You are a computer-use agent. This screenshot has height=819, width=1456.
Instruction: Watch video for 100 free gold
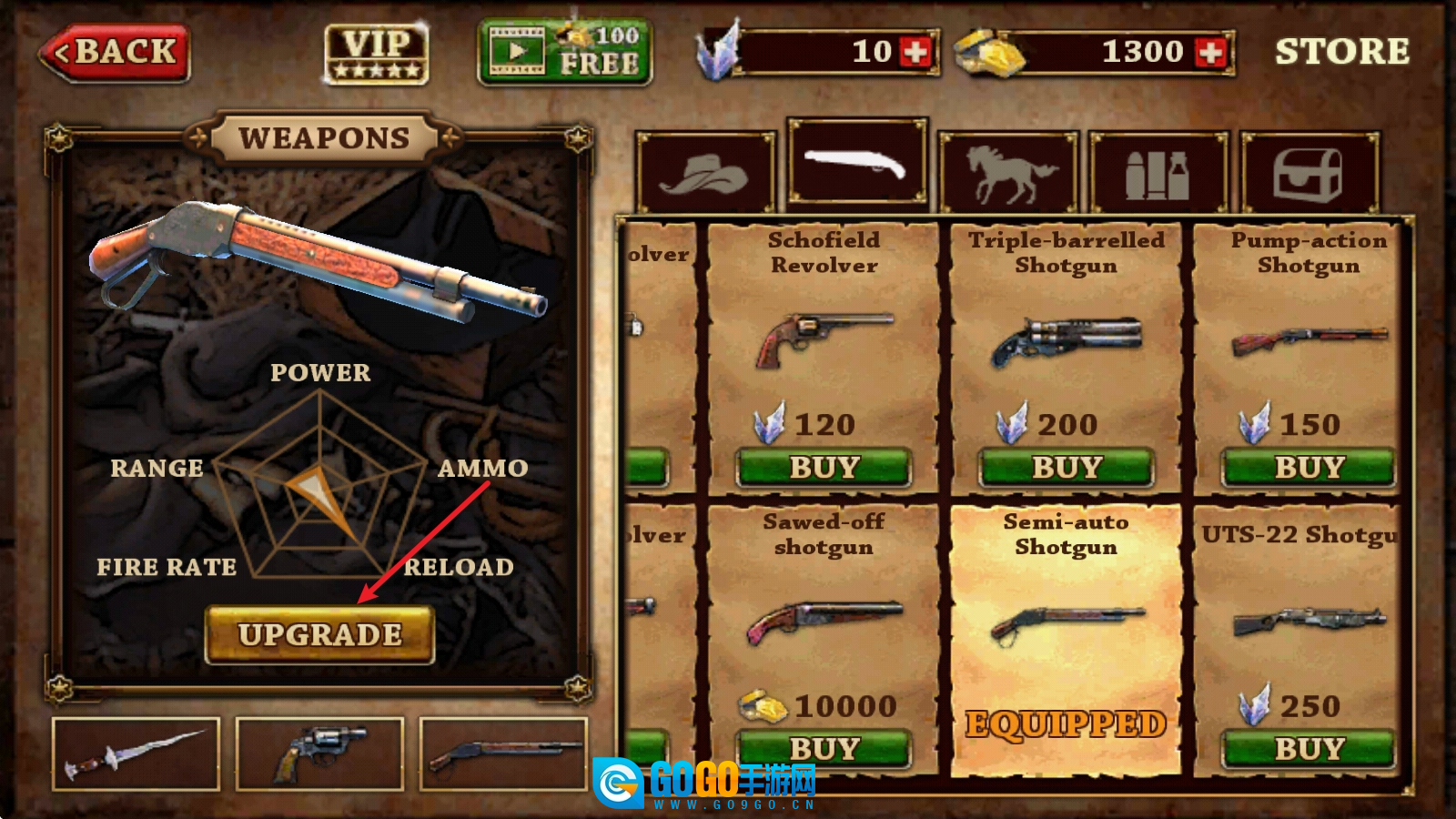564,53
